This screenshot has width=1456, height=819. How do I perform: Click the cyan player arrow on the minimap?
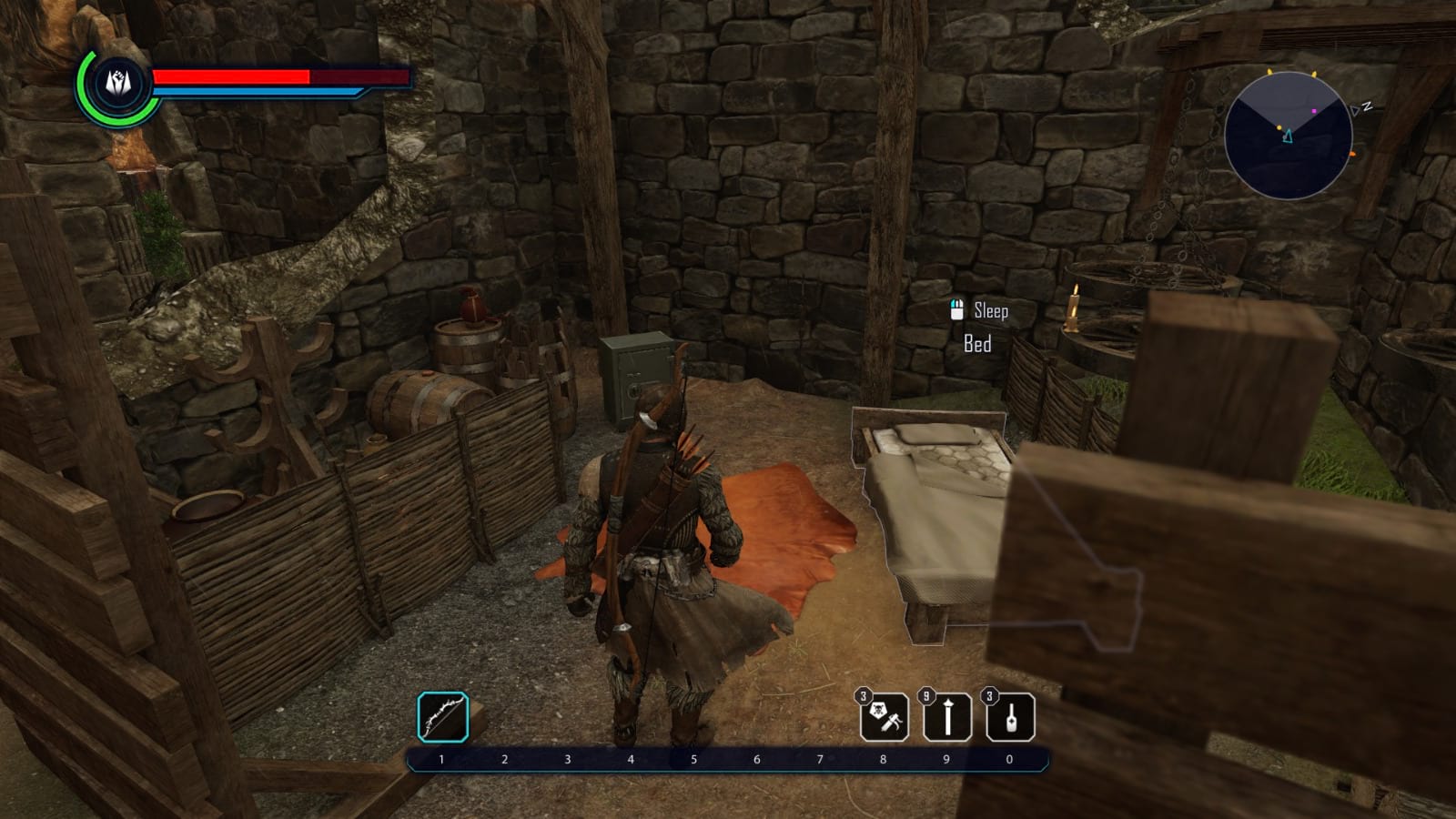pos(1289,136)
